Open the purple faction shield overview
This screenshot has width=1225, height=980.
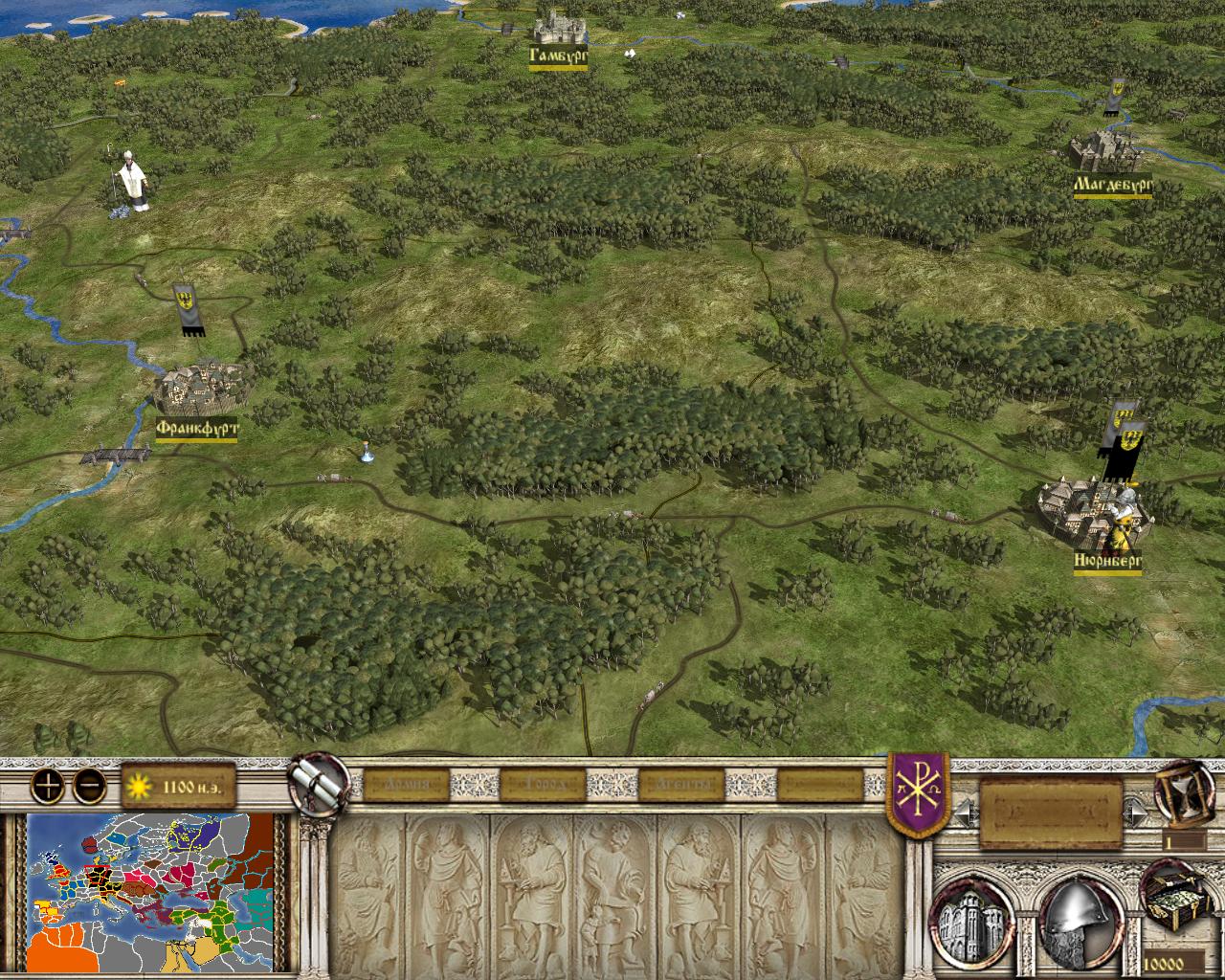click(x=918, y=791)
